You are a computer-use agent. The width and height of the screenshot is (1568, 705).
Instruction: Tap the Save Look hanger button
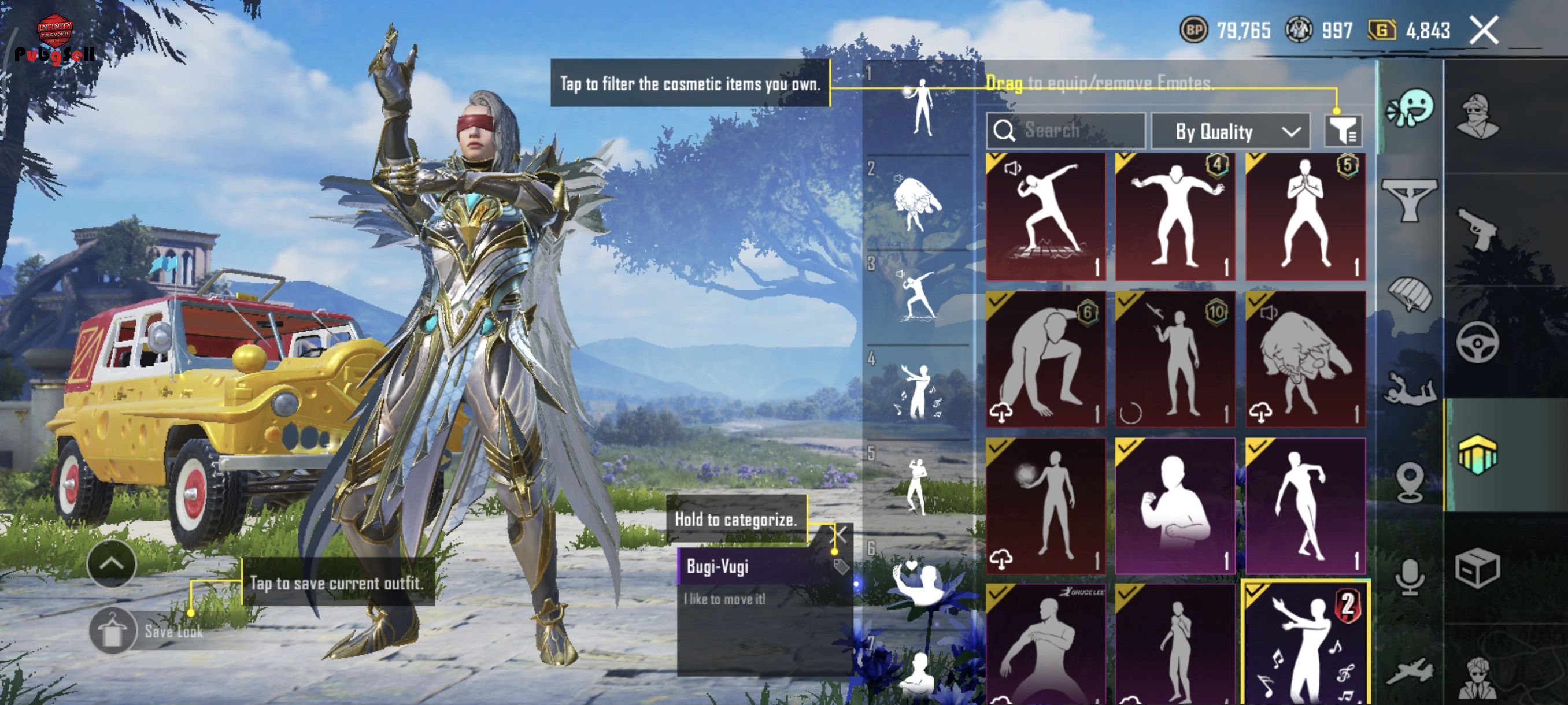(112, 630)
